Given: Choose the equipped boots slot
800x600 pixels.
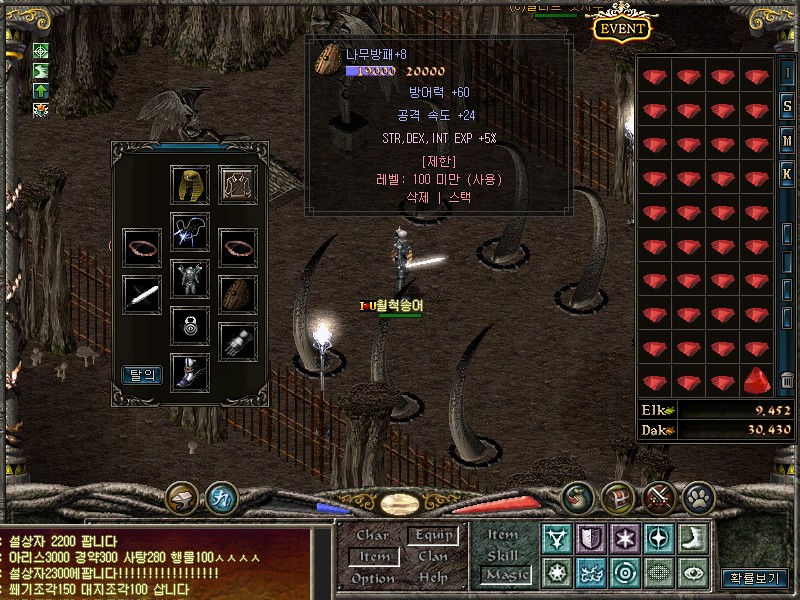Looking at the screenshot, I should tap(190, 372).
